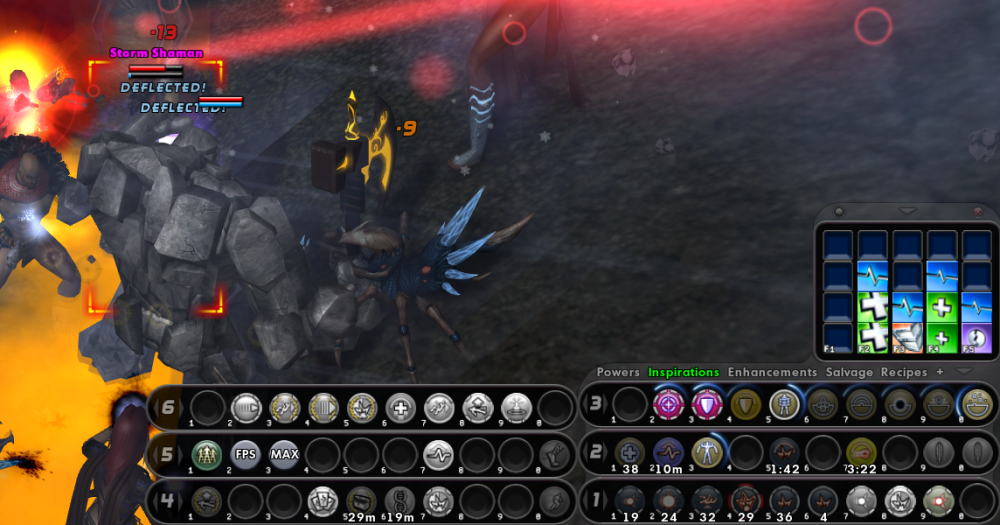Use the orange armor inspiration in slot F3

coord(907,338)
